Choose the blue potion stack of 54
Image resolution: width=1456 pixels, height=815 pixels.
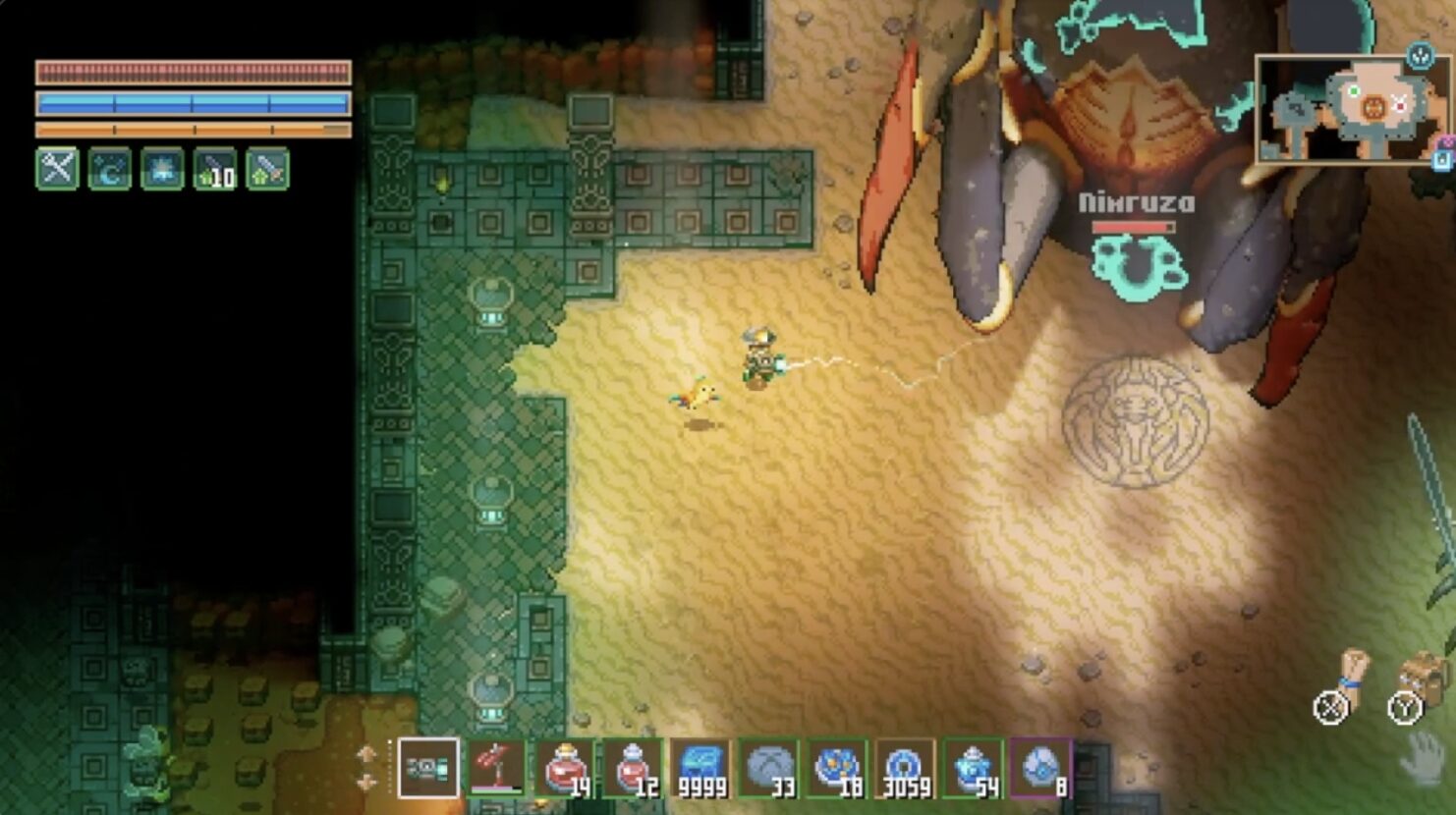(973, 768)
